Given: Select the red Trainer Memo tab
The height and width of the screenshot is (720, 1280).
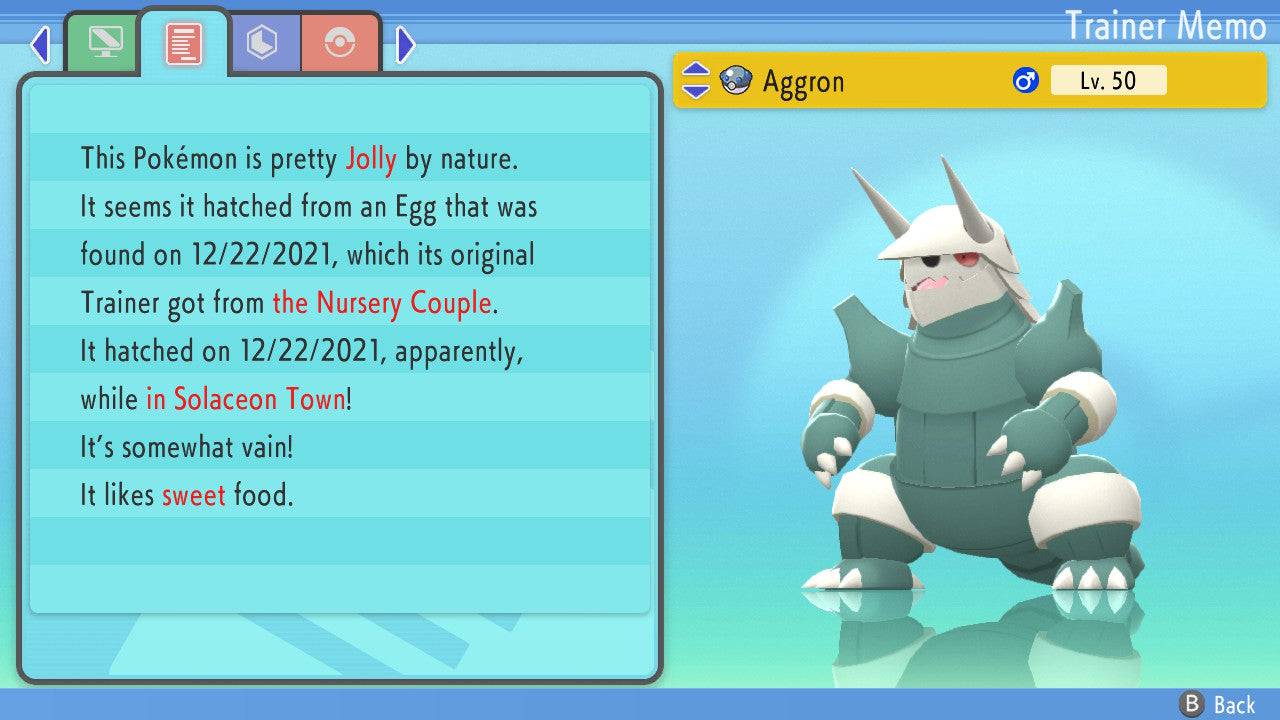Looking at the screenshot, I should [x=184, y=42].
